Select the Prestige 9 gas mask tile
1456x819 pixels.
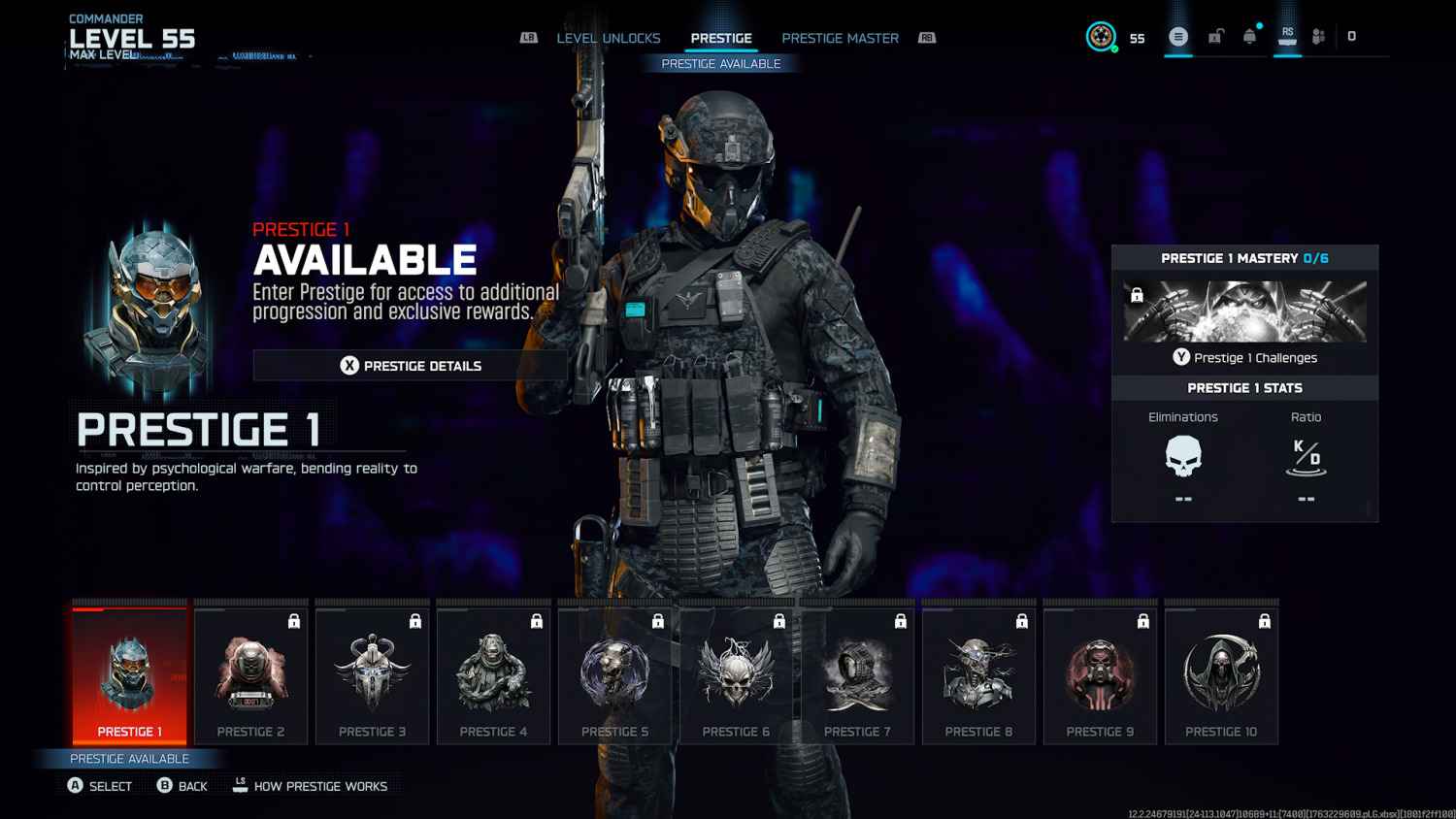point(1100,676)
